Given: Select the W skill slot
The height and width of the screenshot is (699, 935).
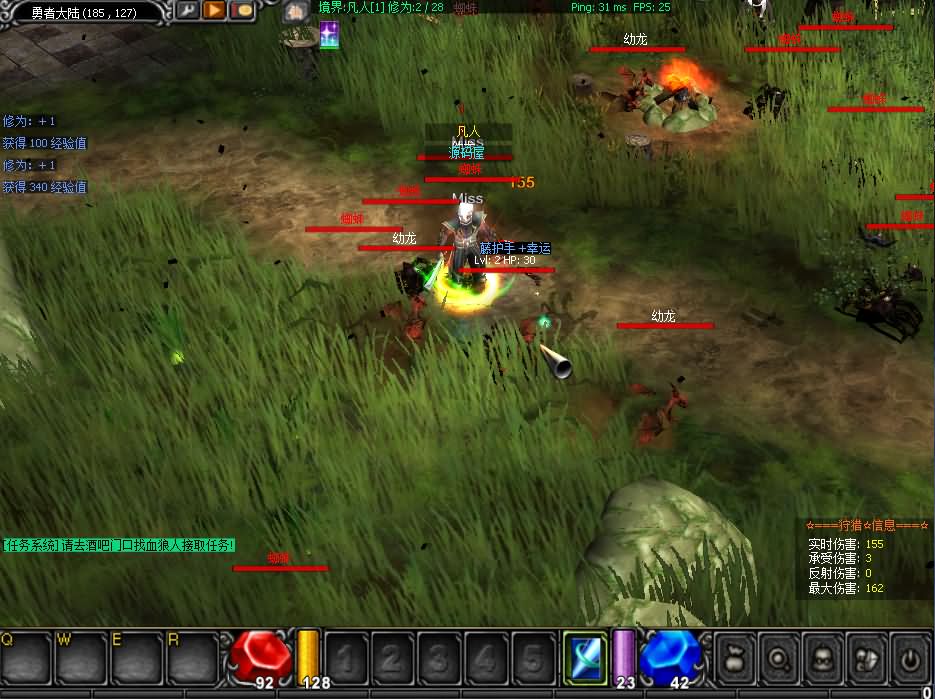Looking at the screenshot, I should click(81, 657).
